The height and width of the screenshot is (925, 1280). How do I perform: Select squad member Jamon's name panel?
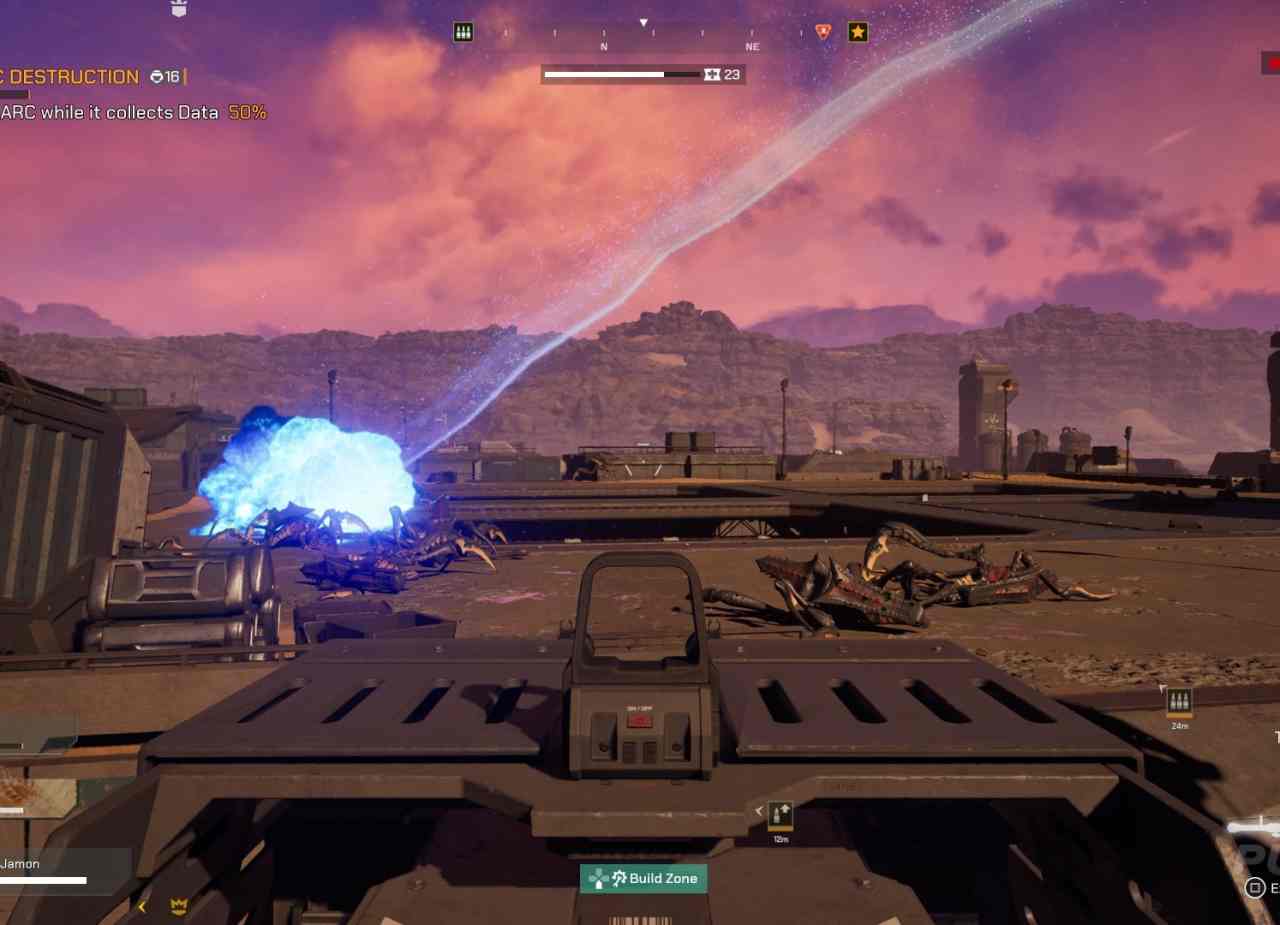60,868
